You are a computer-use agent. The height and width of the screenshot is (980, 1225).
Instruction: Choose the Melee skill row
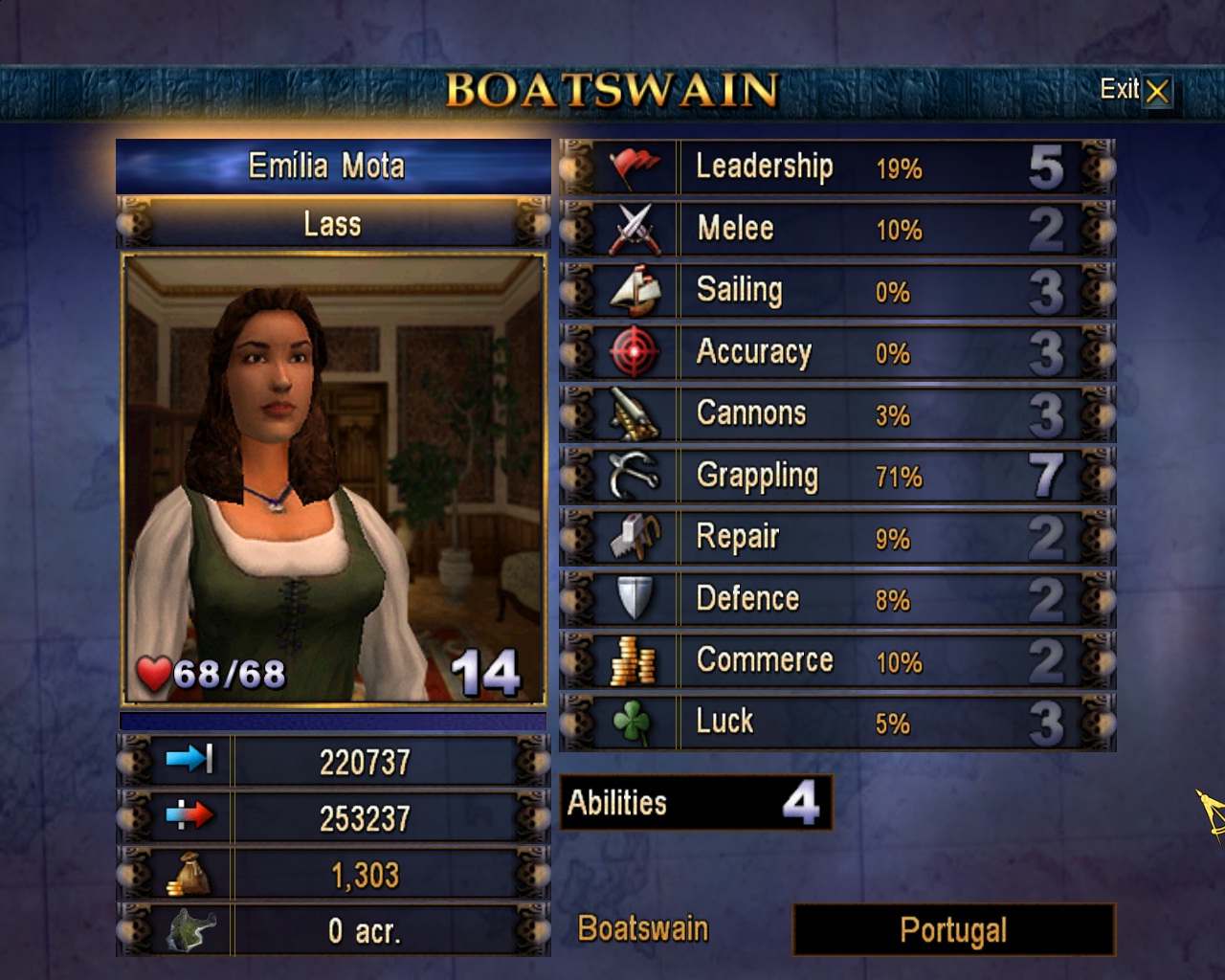(x=837, y=229)
